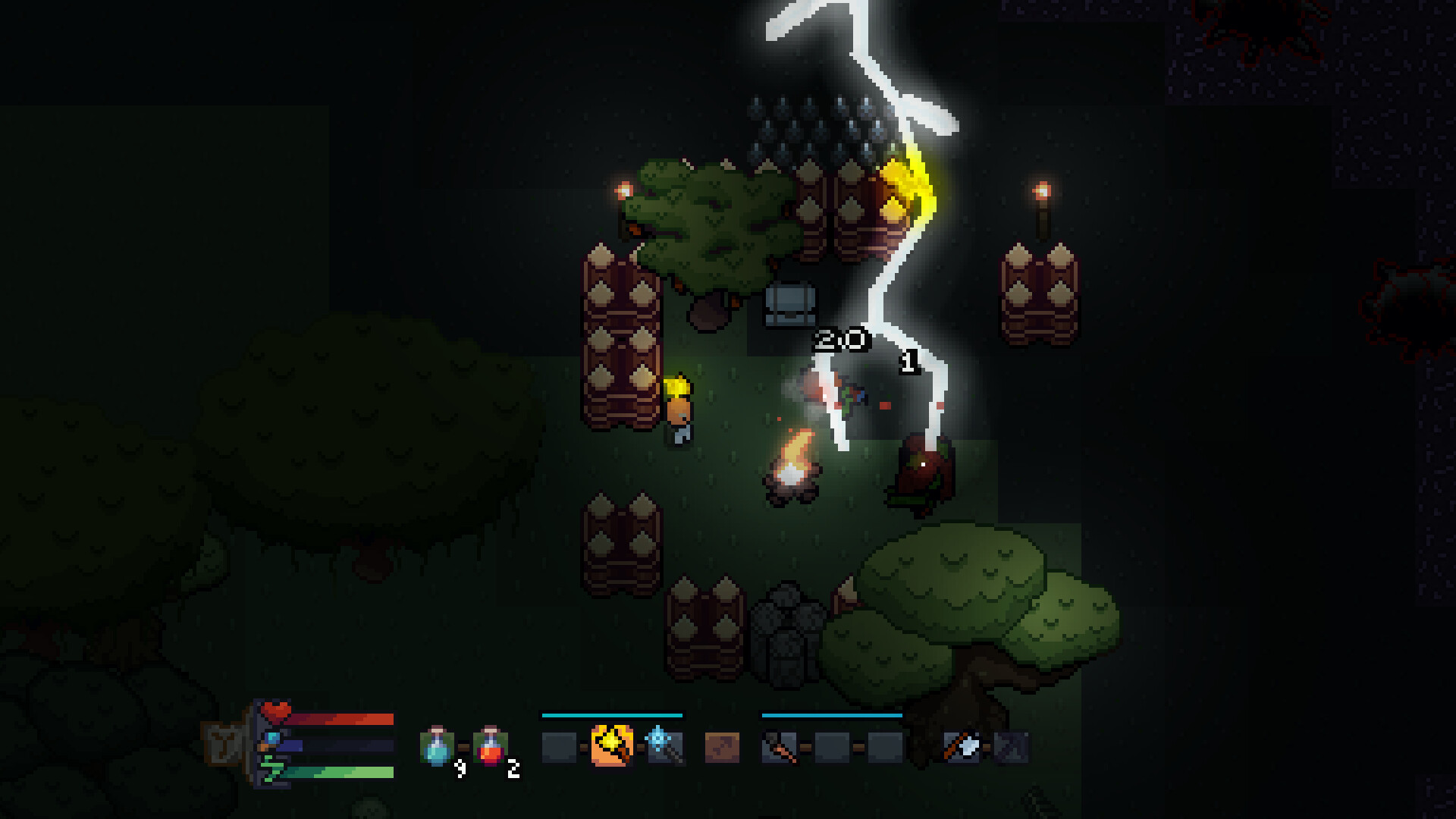The height and width of the screenshot is (819, 1456).
Task: Select the blue mana potion icon
Action: click(x=436, y=747)
